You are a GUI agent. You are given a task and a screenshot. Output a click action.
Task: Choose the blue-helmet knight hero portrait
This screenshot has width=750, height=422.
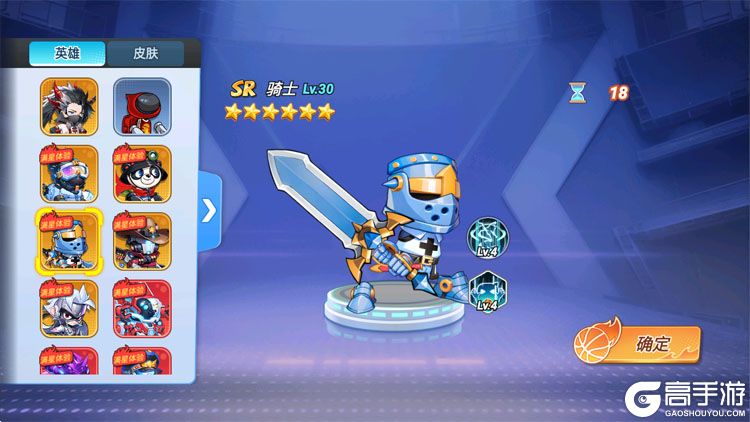pyautogui.click(x=69, y=241)
